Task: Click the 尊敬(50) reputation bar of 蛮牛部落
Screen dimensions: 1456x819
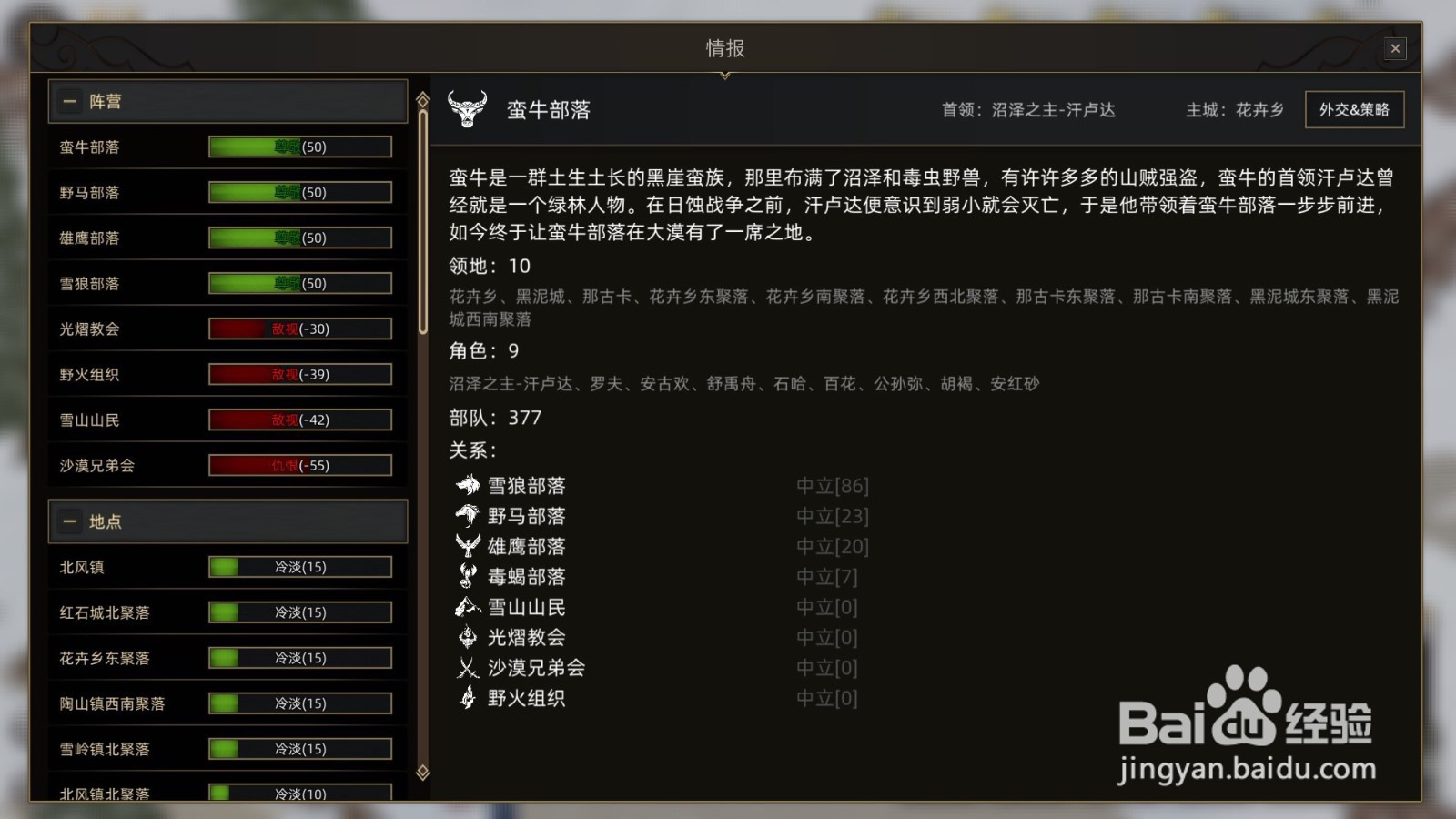Action: click(x=300, y=147)
